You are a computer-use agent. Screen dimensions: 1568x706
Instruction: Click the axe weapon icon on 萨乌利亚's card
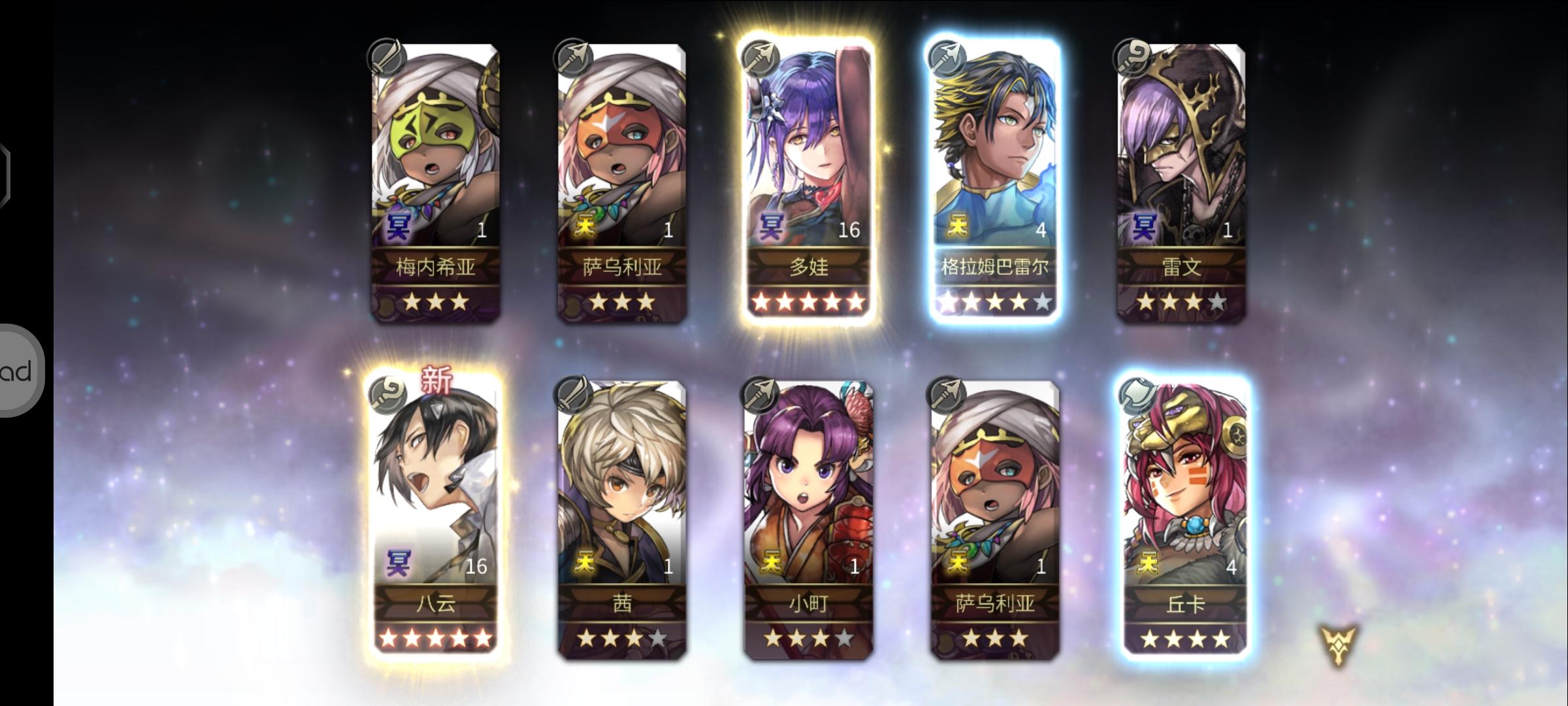(573, 58)
